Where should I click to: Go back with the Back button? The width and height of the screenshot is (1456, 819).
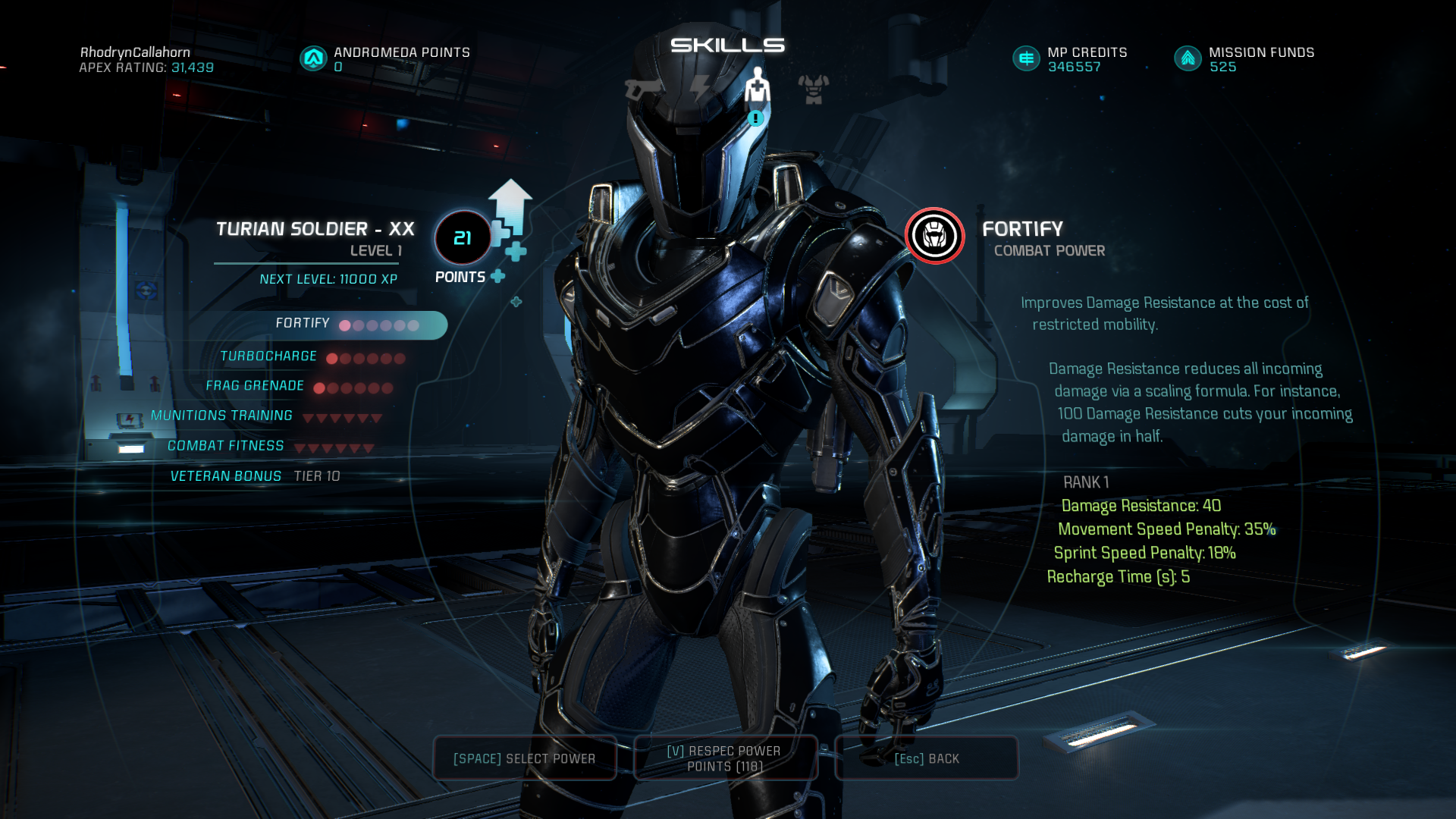(x=926, y=758)
